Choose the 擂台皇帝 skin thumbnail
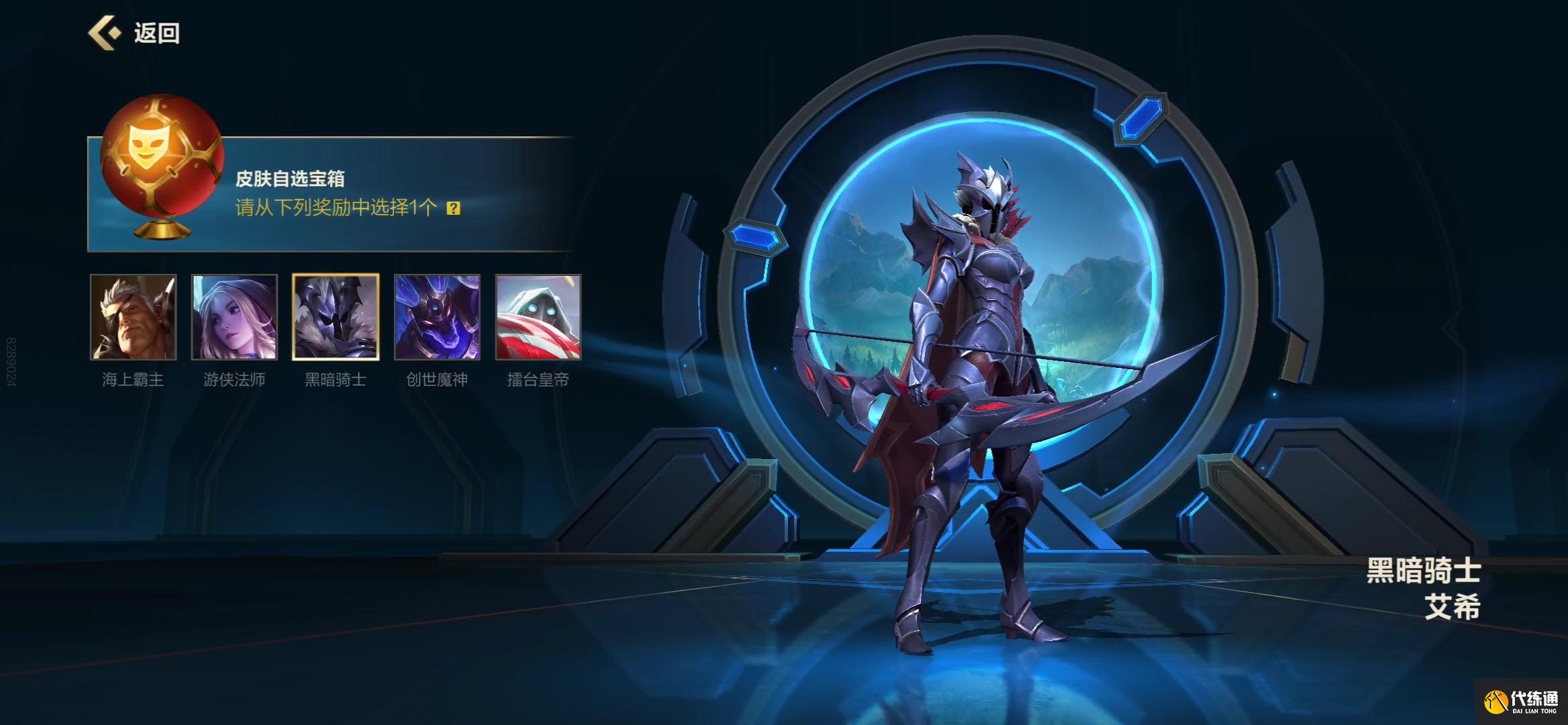Screen dimensions: 1568x725 tap(538, 317)
